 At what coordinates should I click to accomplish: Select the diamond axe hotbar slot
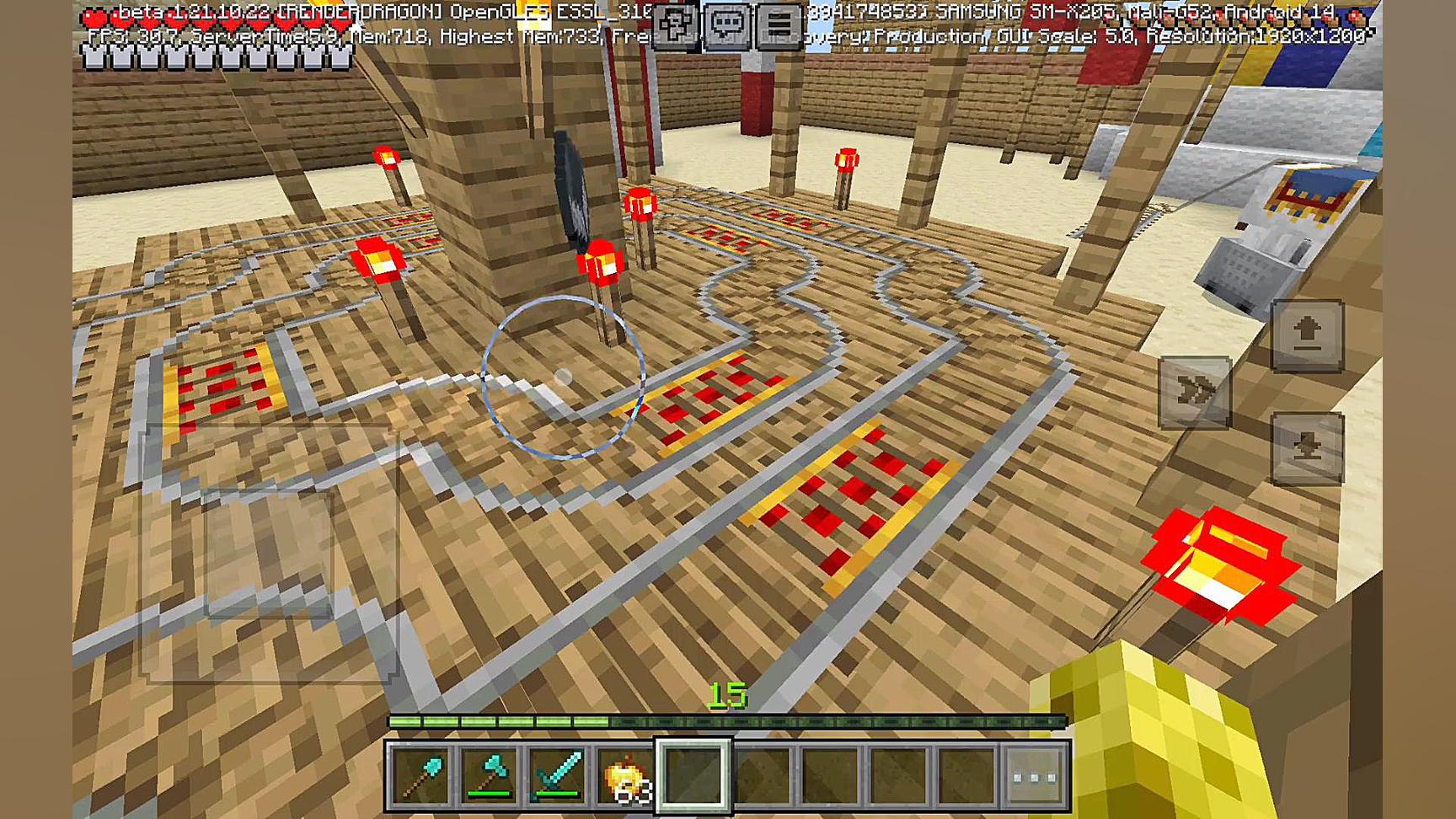[x=490, y=775]
